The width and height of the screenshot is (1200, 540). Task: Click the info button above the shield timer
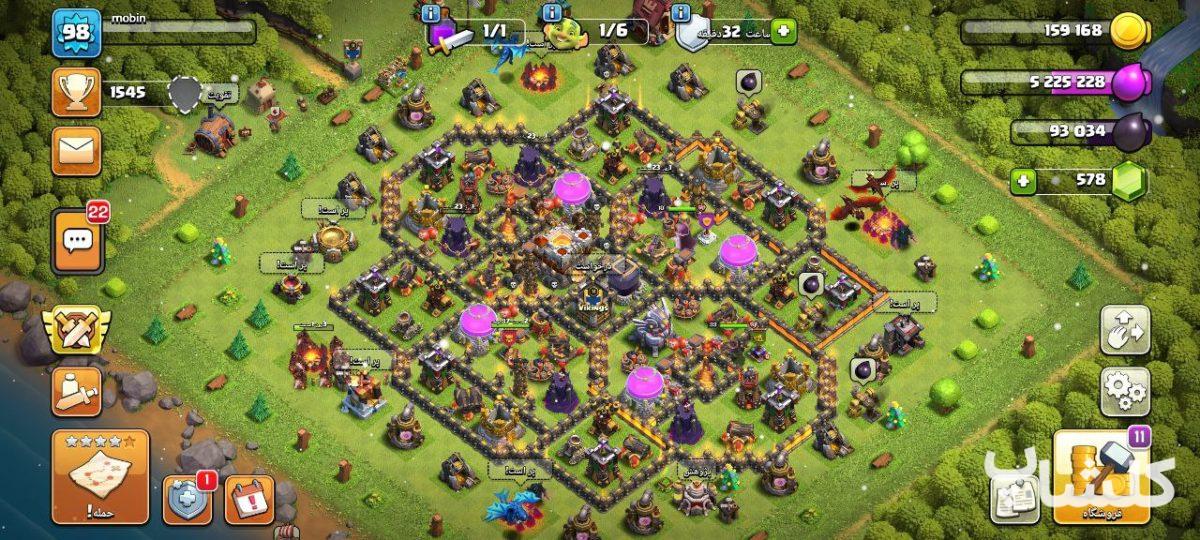pos(682,13)
